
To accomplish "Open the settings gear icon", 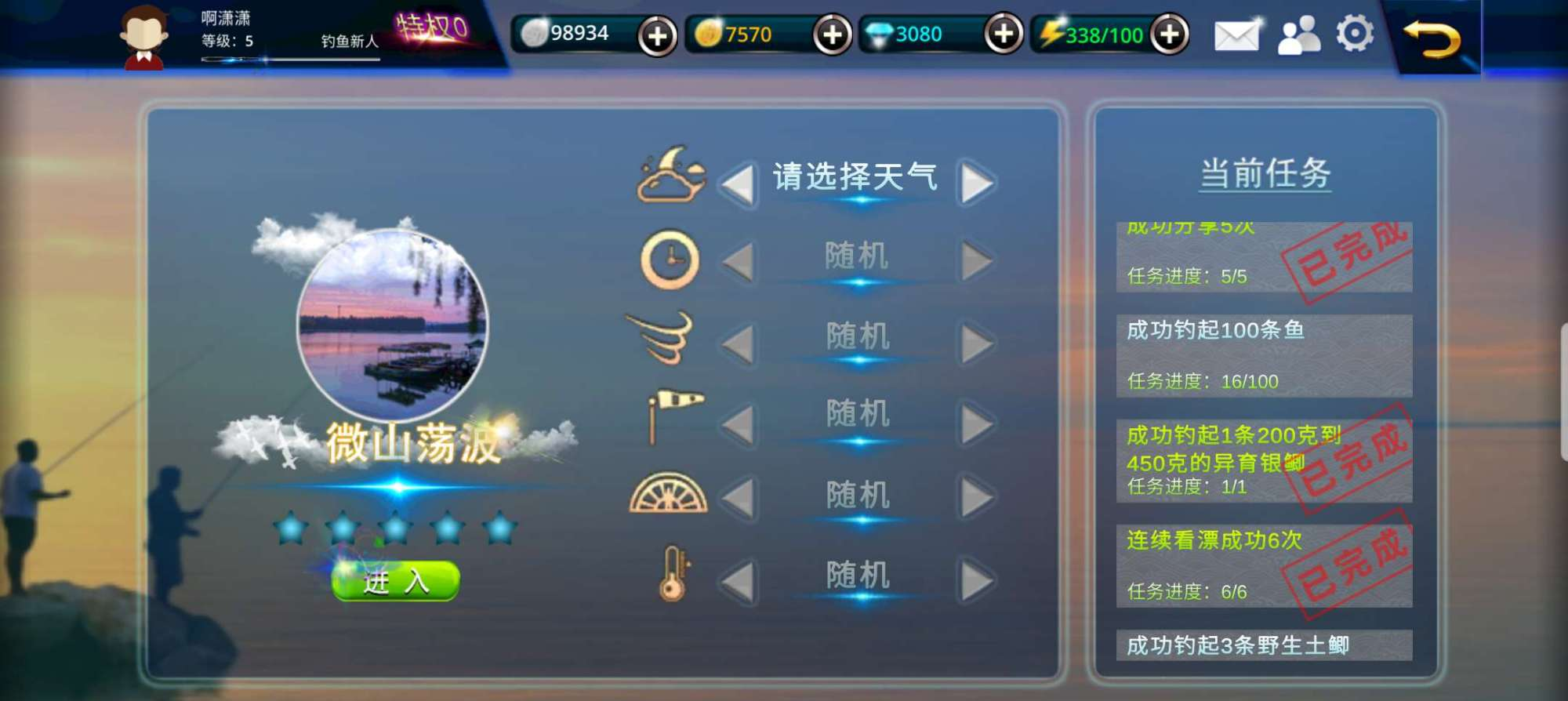I will click(x=1356, y=35).
